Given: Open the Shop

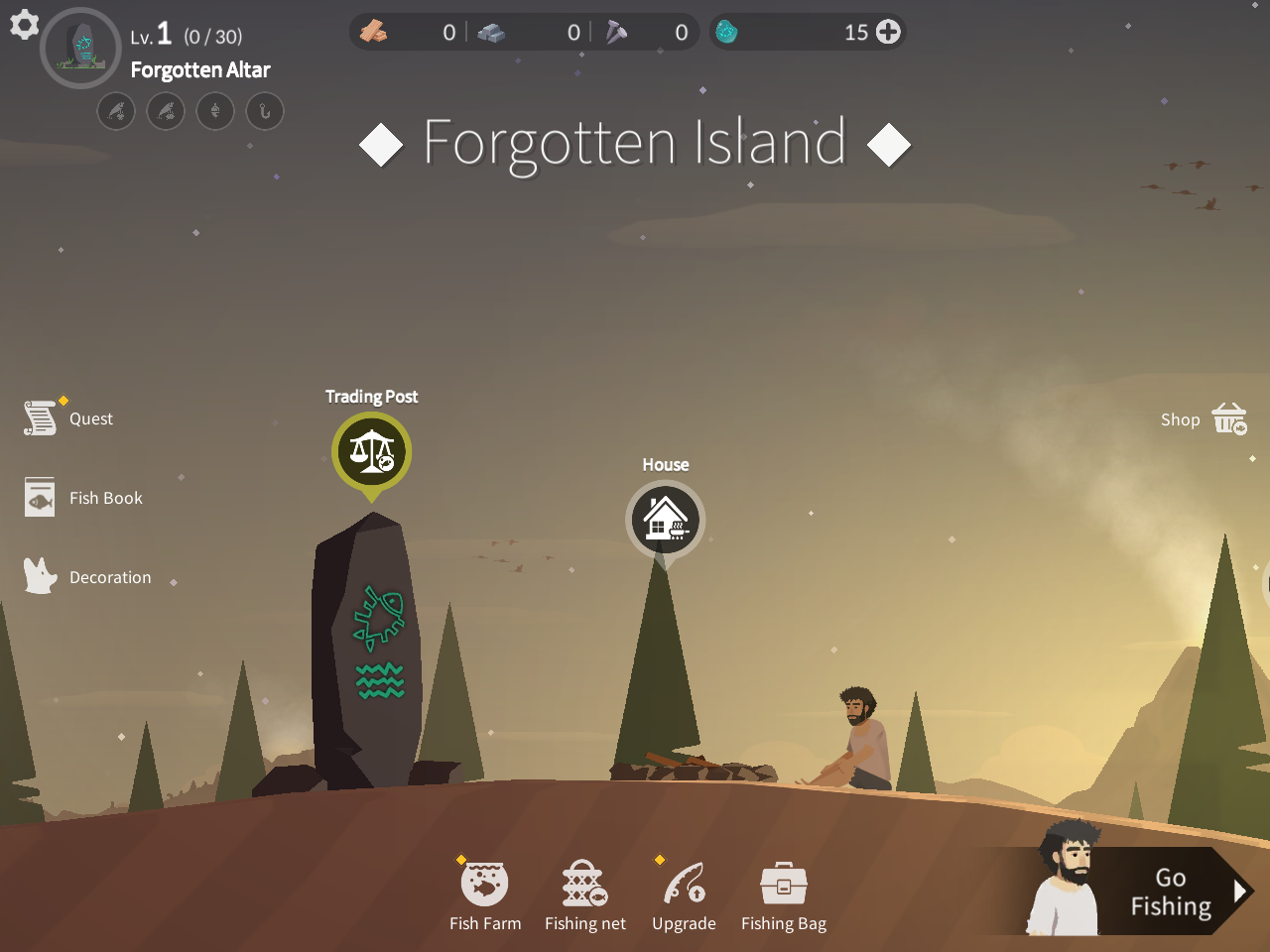Looking at the screenshot, I should point(1203,418).
